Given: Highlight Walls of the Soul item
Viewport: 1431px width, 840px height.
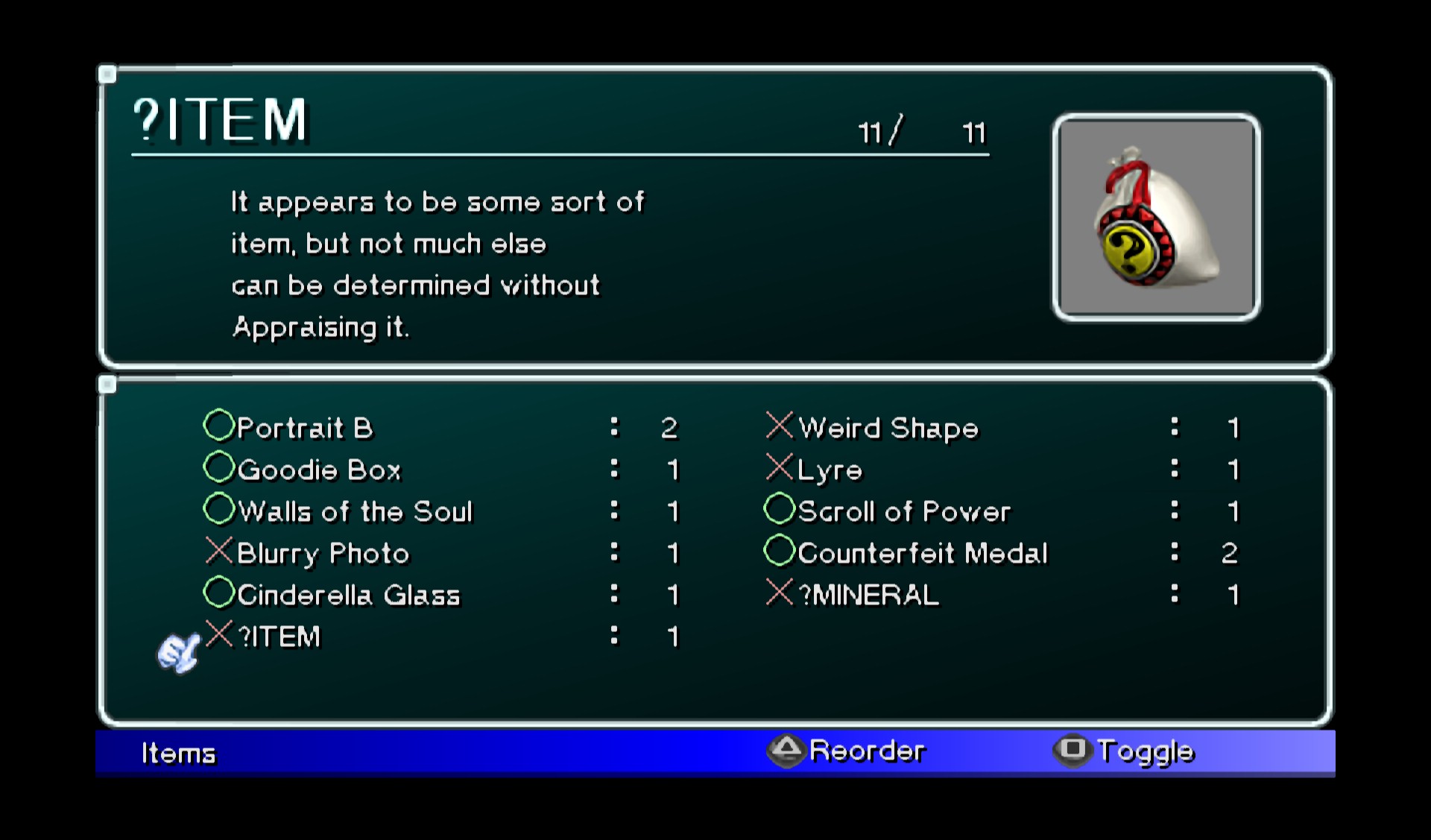Looking at the screenshot, I should click(355, 511).
